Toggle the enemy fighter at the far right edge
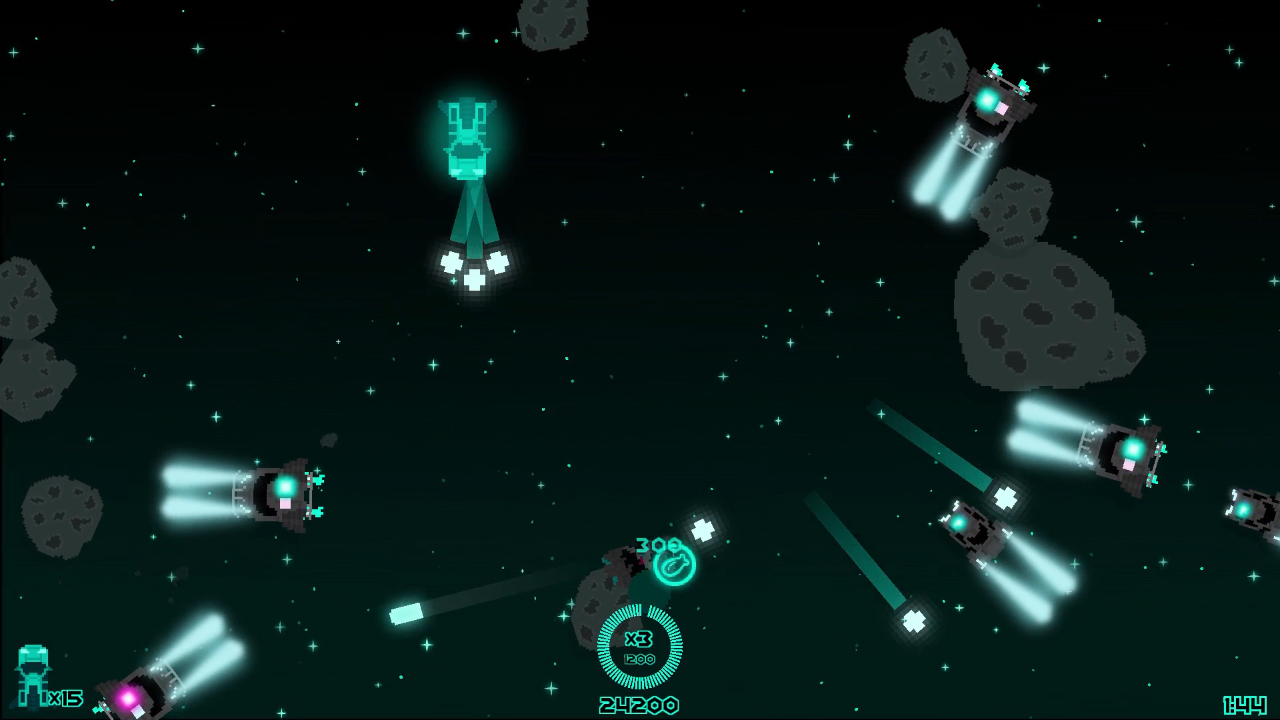 click(x=1251, y=510)
